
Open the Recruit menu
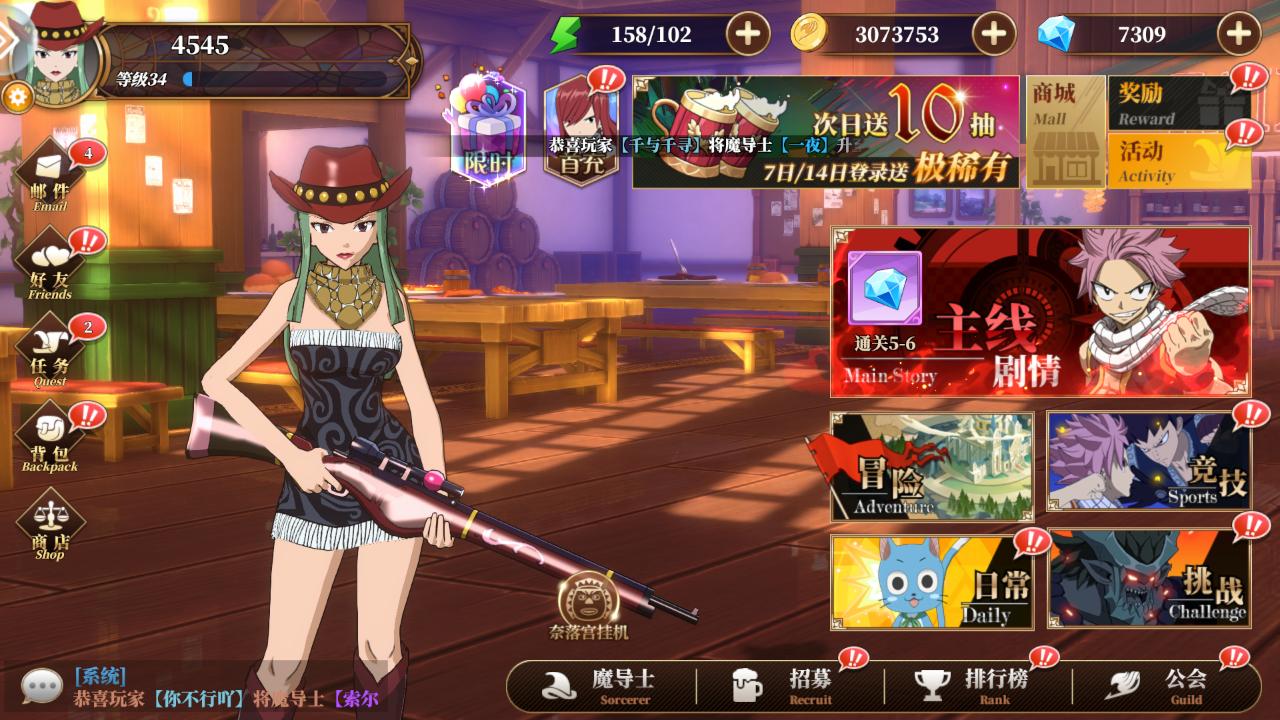[x=788, y=685]
